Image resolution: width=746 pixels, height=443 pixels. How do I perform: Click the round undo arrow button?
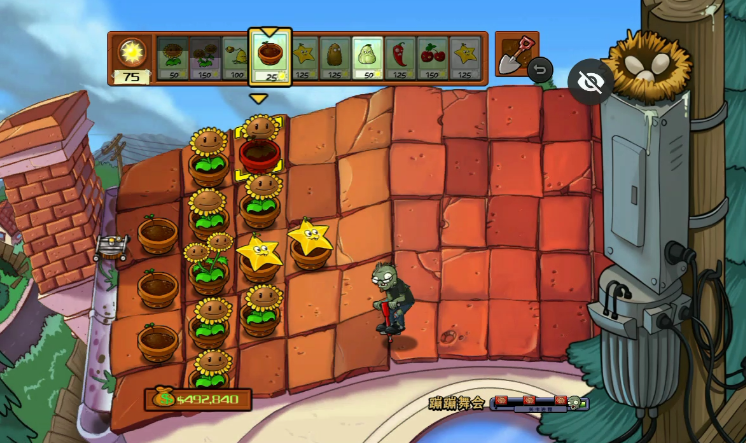pyautogui.click(x=540, y=70)
